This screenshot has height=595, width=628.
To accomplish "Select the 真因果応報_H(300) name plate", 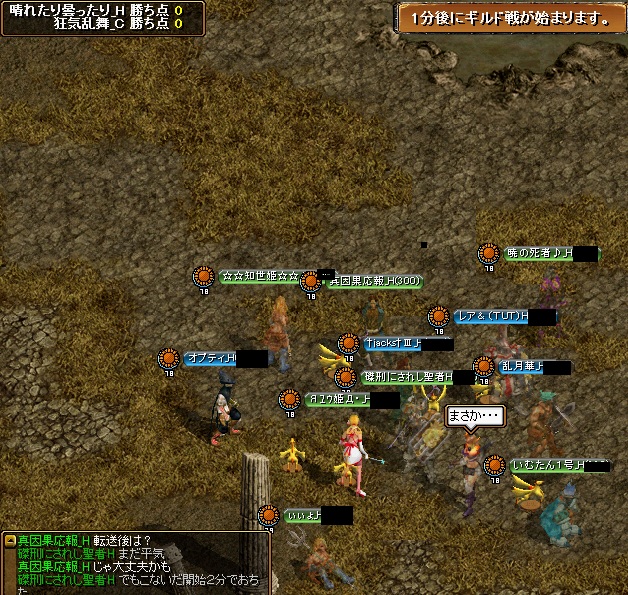I will click(374, 282).
